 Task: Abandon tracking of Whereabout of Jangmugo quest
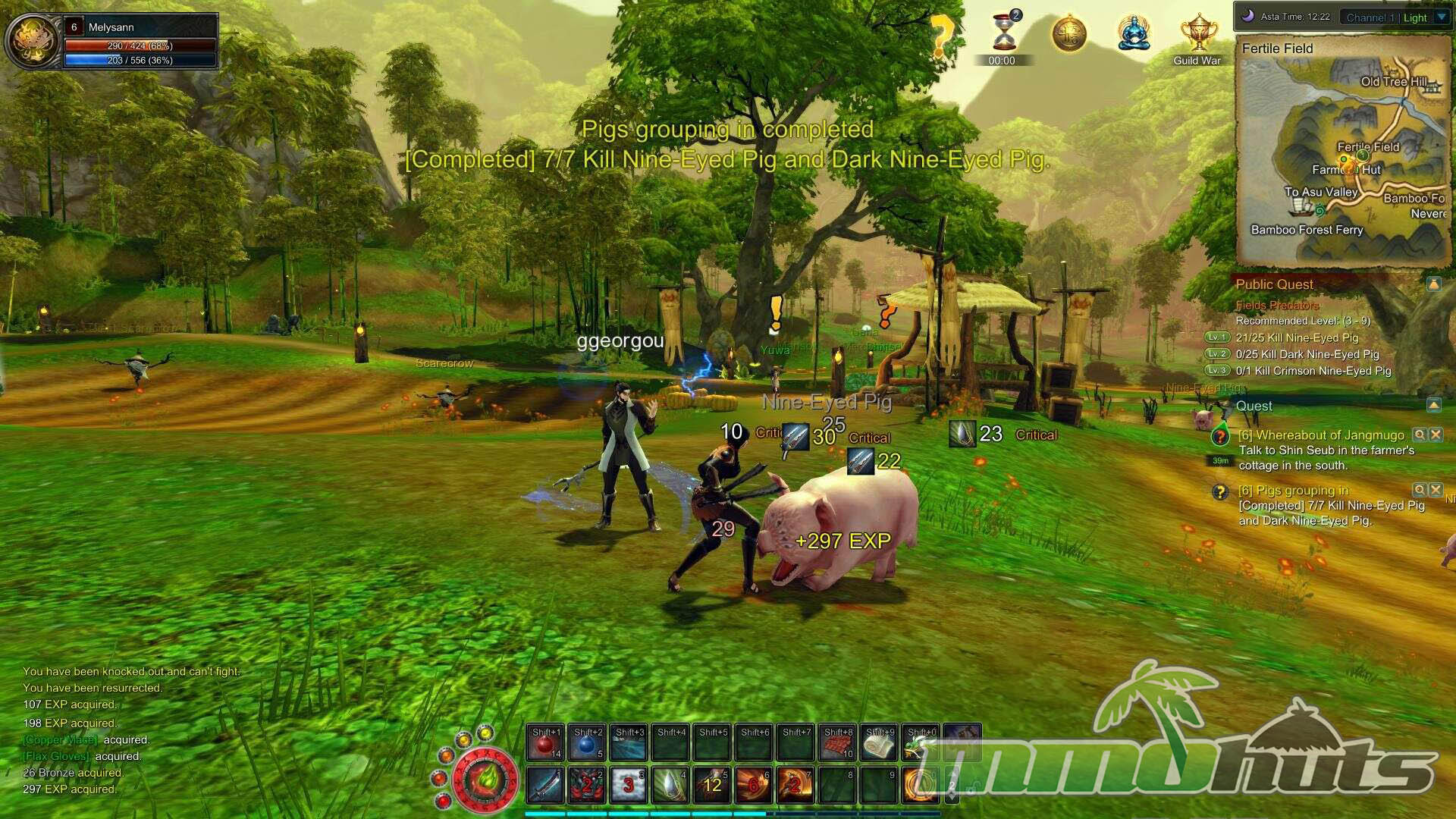(1436, 435)
